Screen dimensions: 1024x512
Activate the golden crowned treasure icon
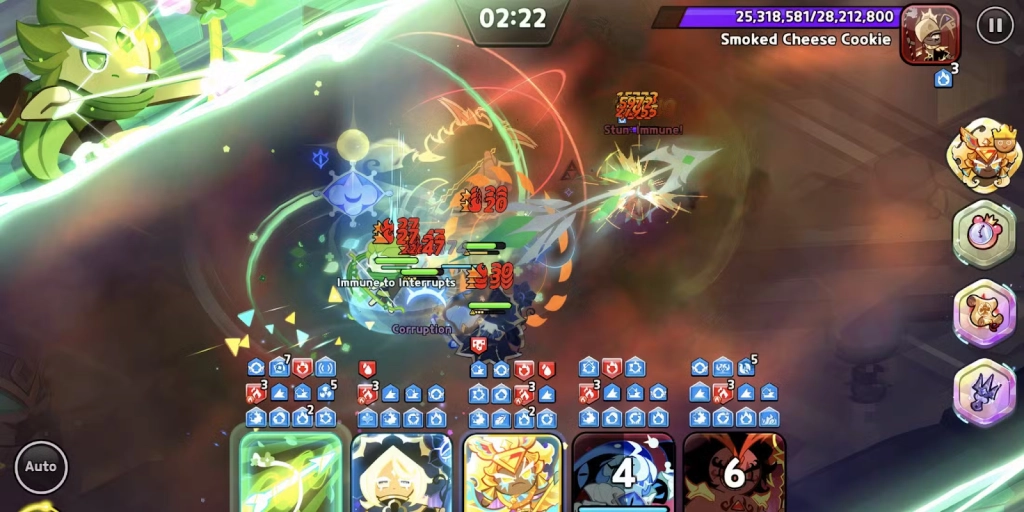[x=984, y=156]
